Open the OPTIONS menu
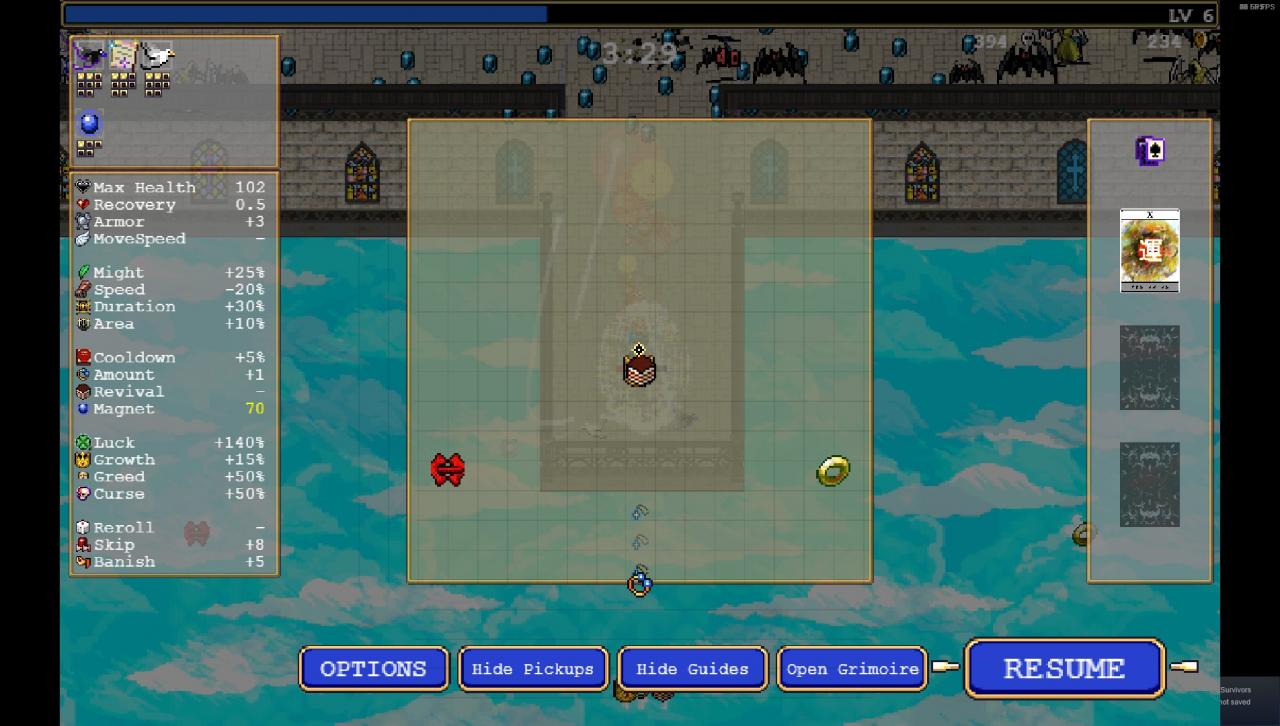The image size is (1280, 726). click(x=373, y=669)
